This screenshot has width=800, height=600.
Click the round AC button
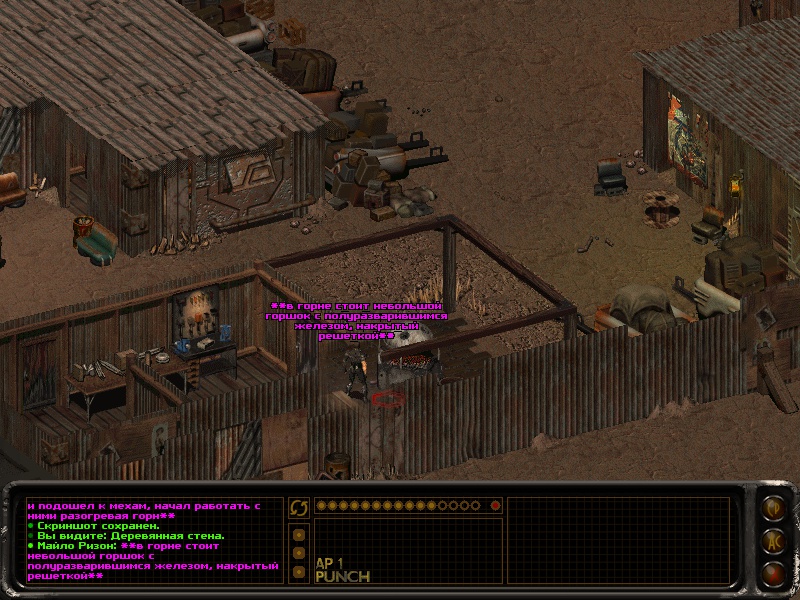point(772,541)
